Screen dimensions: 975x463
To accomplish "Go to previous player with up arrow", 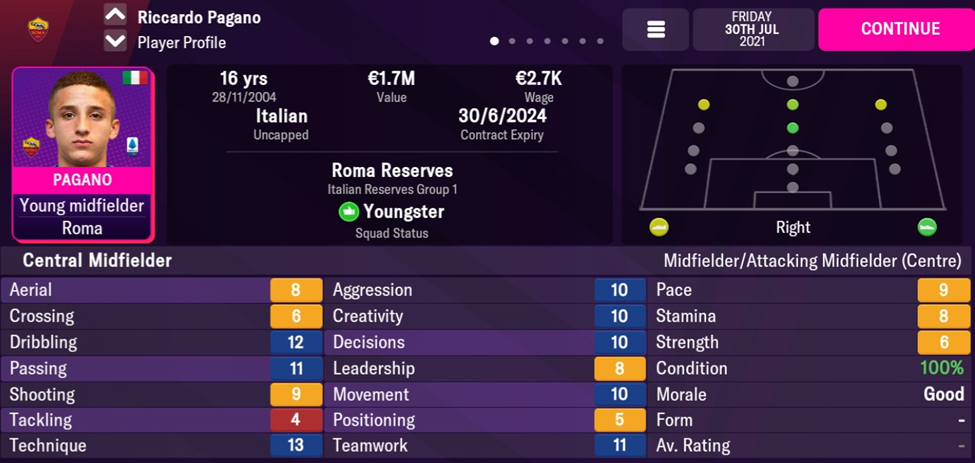I will pos(115,15).
